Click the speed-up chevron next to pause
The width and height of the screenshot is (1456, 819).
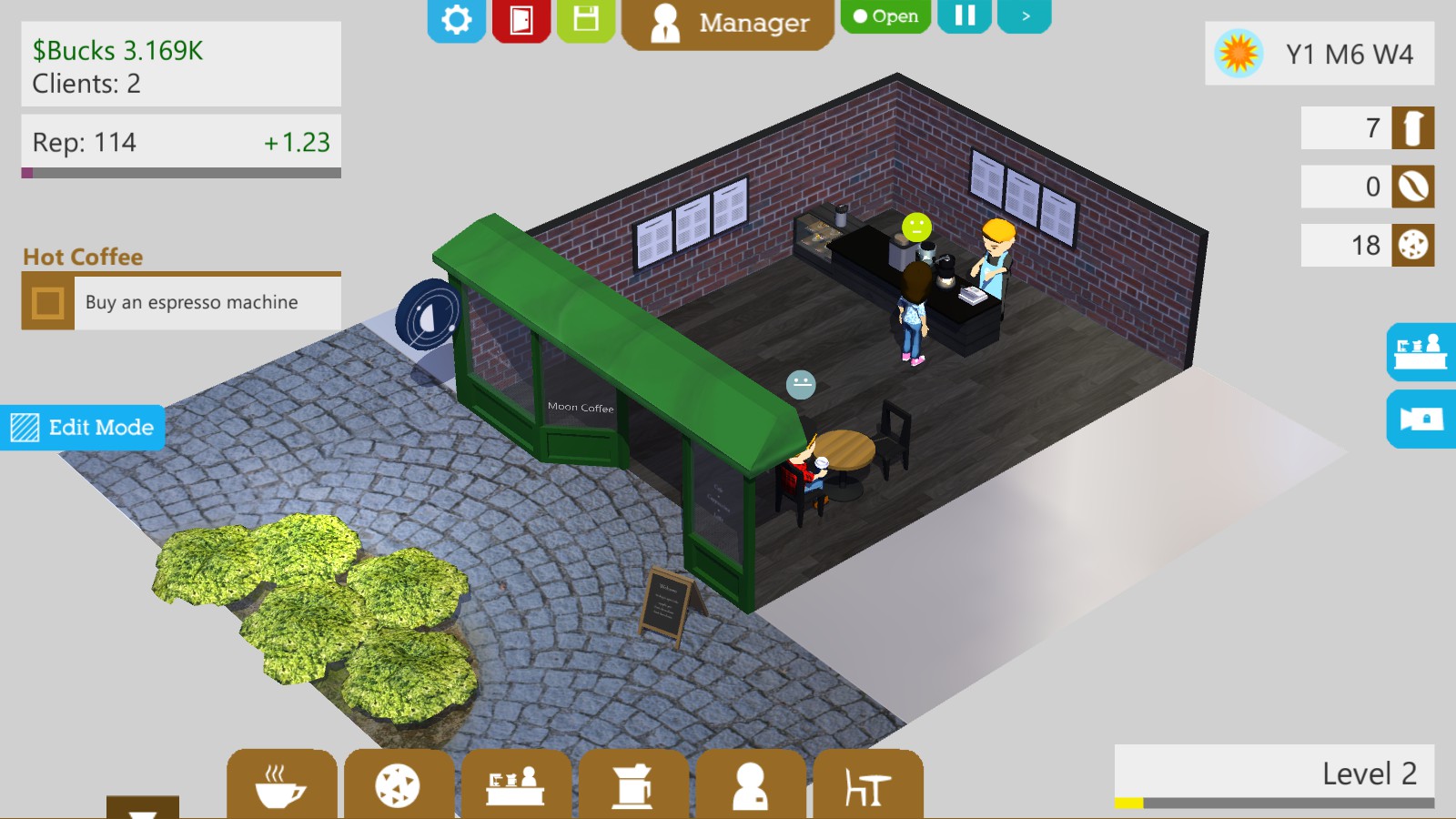pyautogui.click(x=1025, y=15)
